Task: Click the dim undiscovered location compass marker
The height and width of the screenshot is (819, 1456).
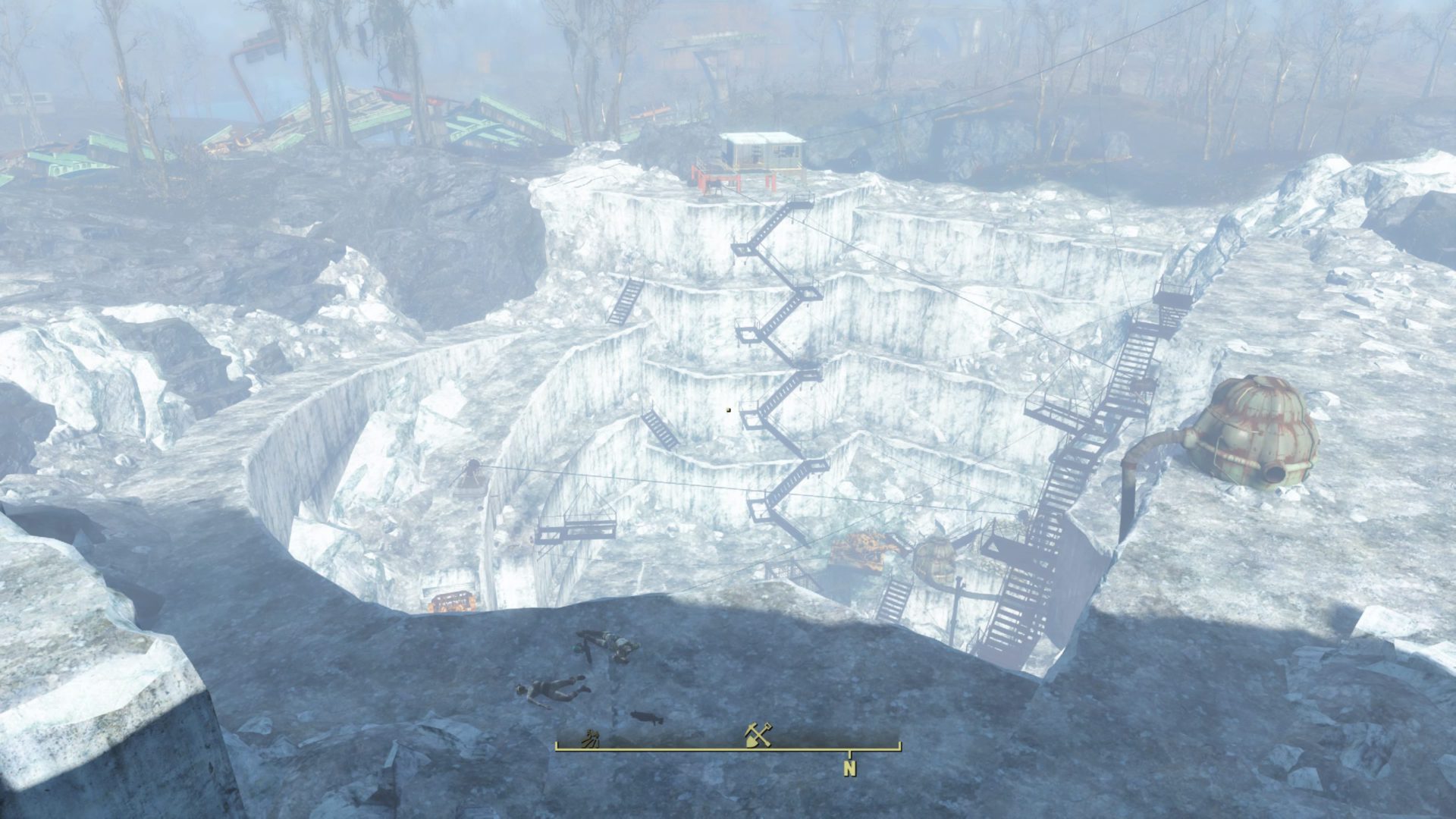Action: click(590, 739)
